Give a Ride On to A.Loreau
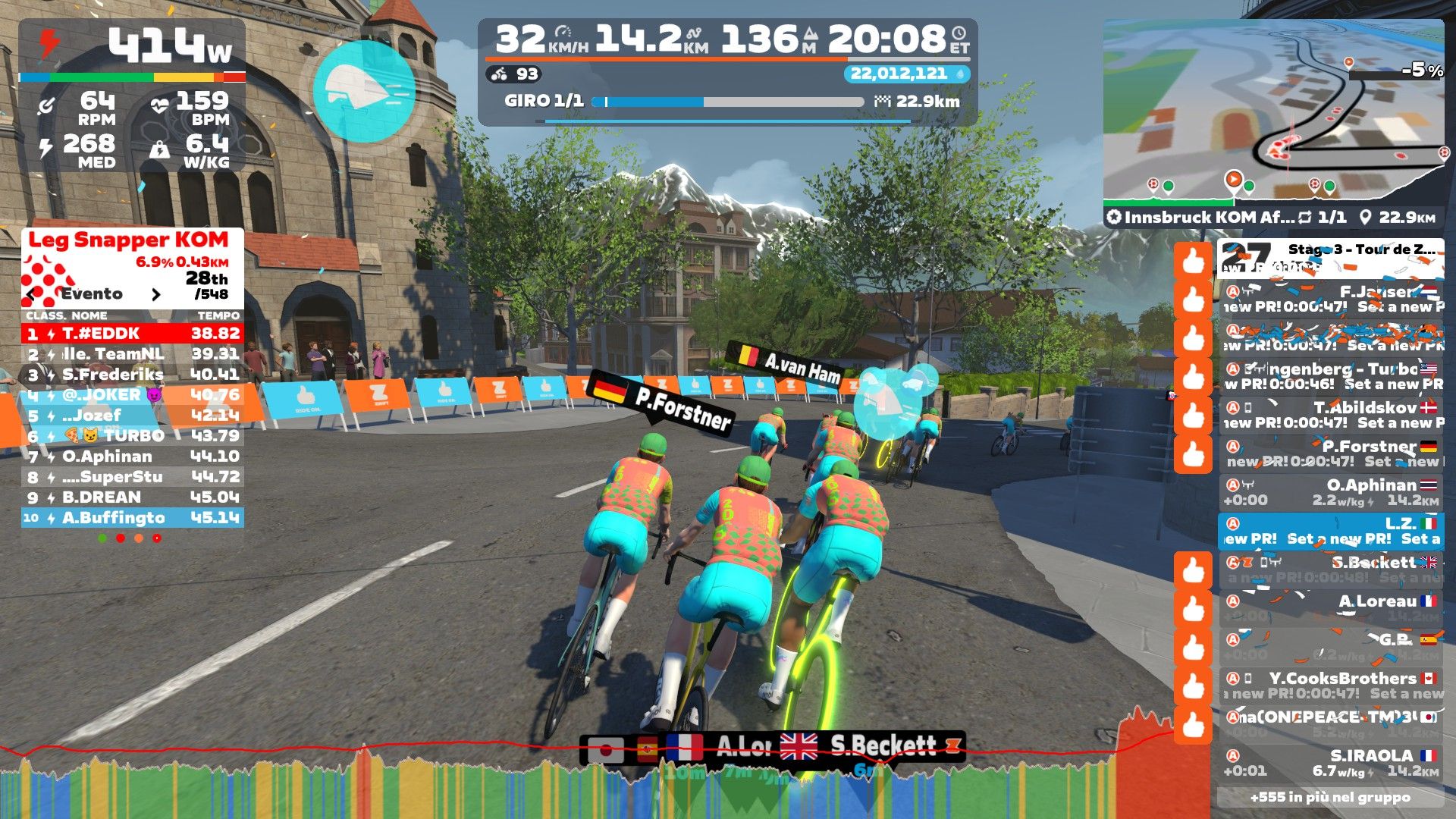The image size is (1456, 819). (1193, 609)
